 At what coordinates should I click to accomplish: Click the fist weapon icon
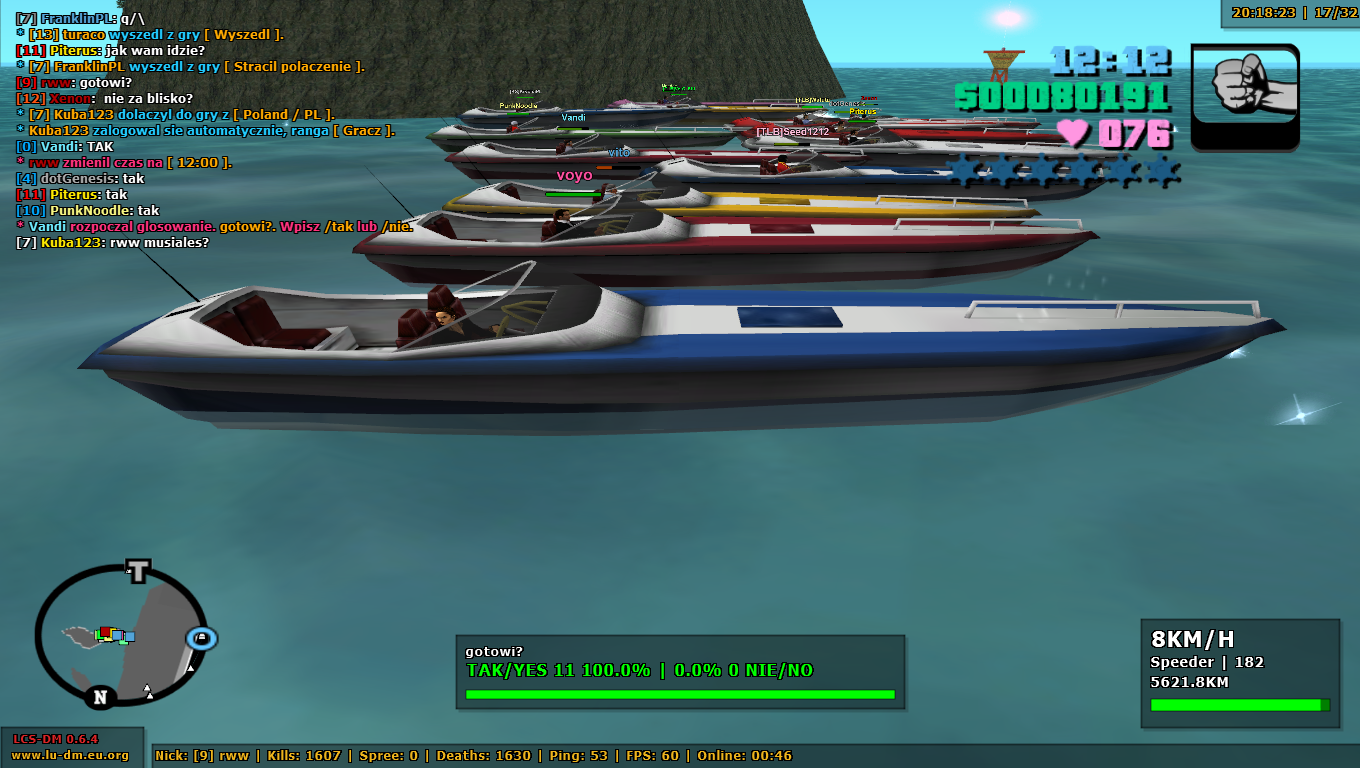click(1245, 96)
